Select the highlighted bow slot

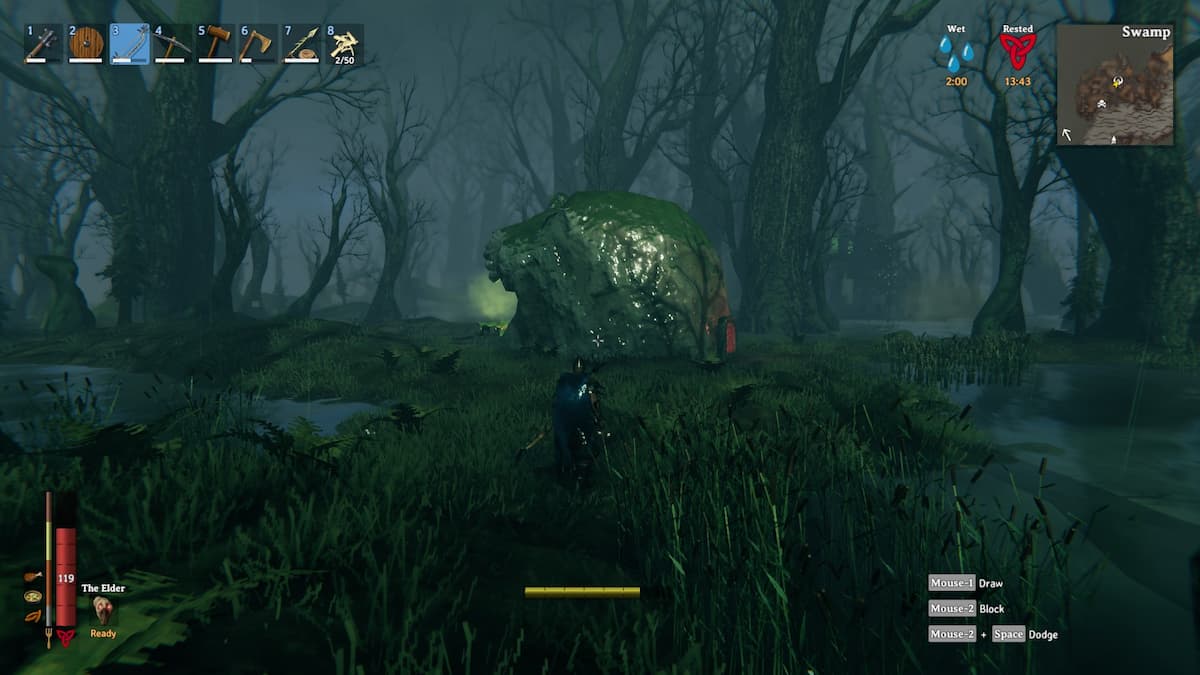(129, 44)
